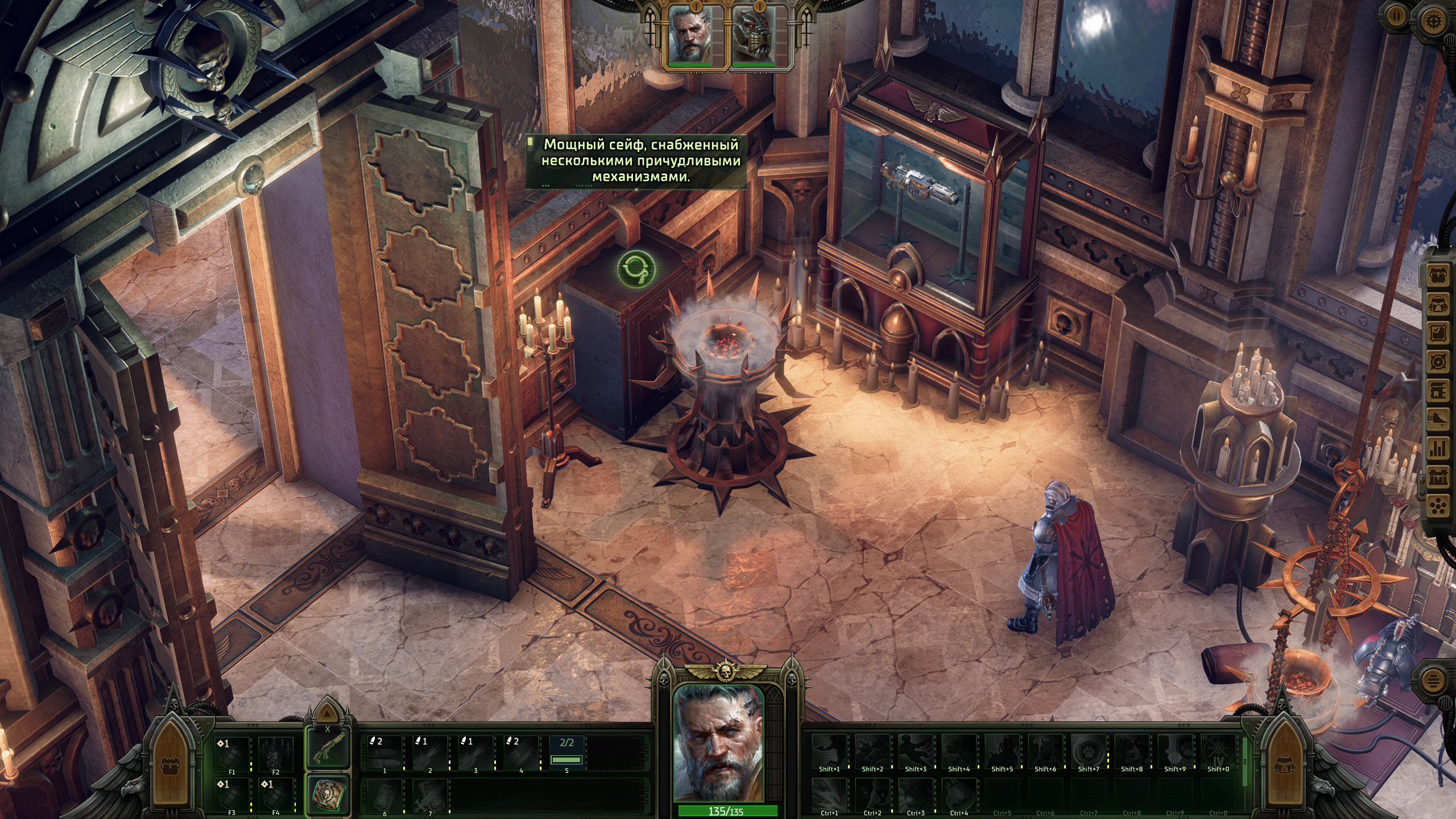Activate the paw shield ability on Shift+7
The height and width of the screenshot is (819, 1456).
click(1088, 751)
